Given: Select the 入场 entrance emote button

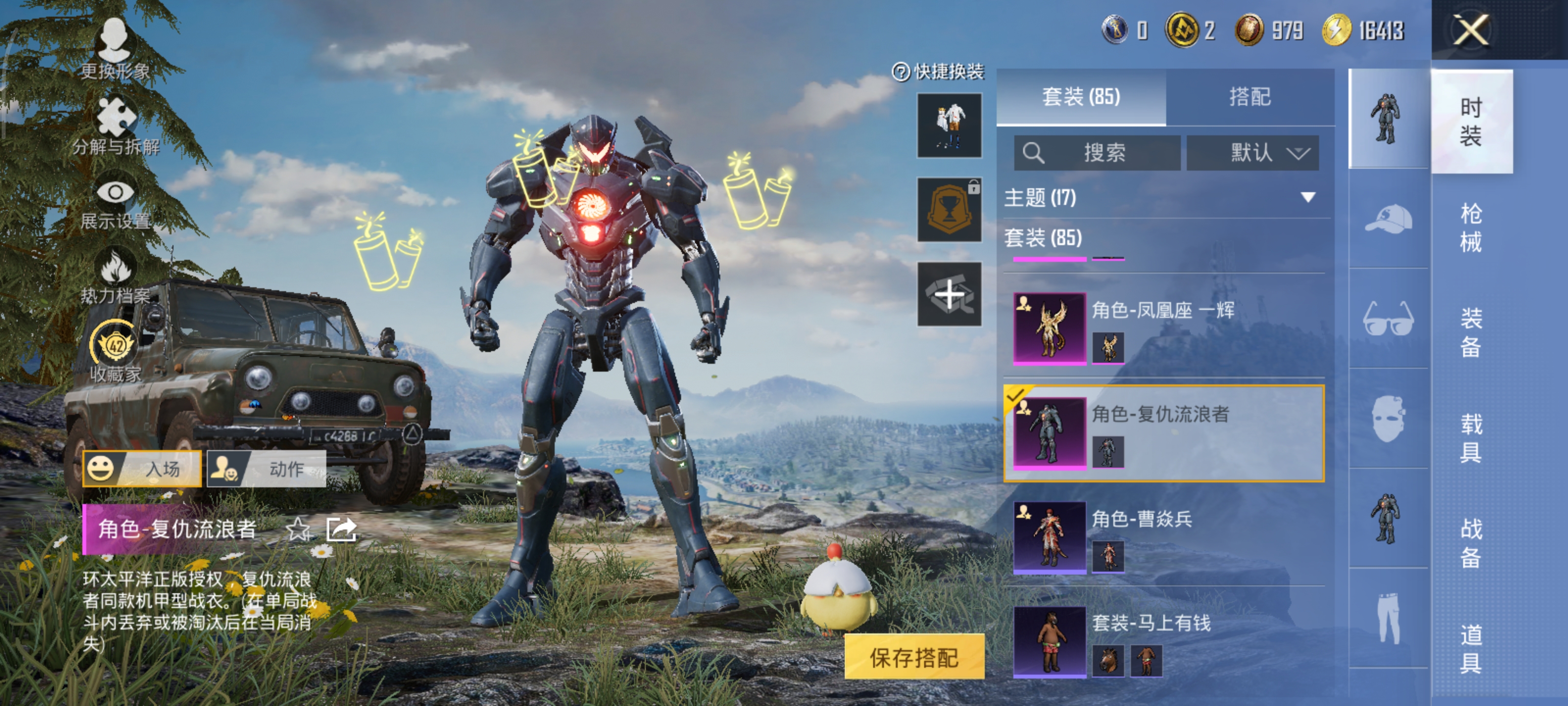Looking at the screenshot, I should [142, 468].
